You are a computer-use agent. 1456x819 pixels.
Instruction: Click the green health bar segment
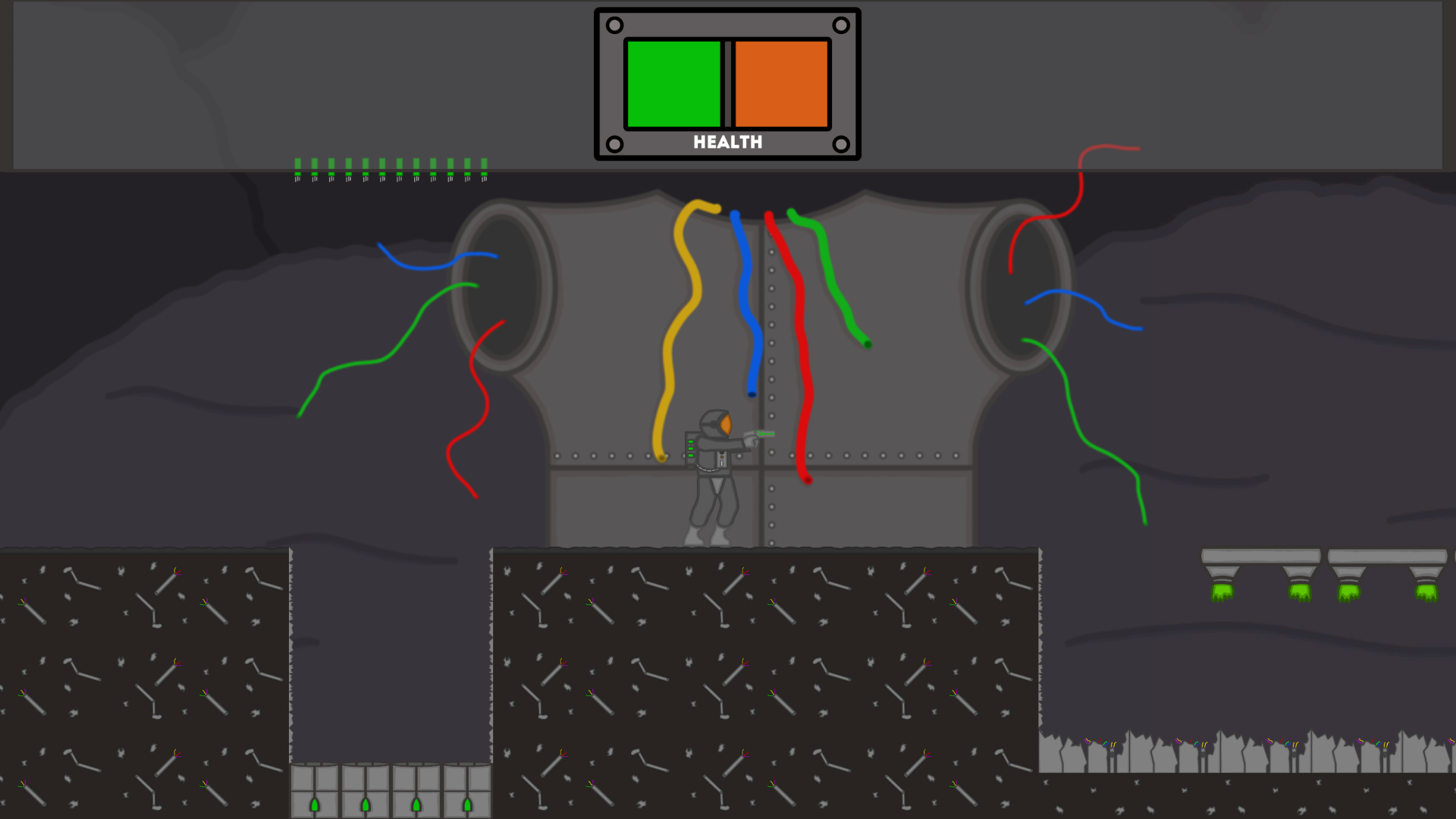673,83
